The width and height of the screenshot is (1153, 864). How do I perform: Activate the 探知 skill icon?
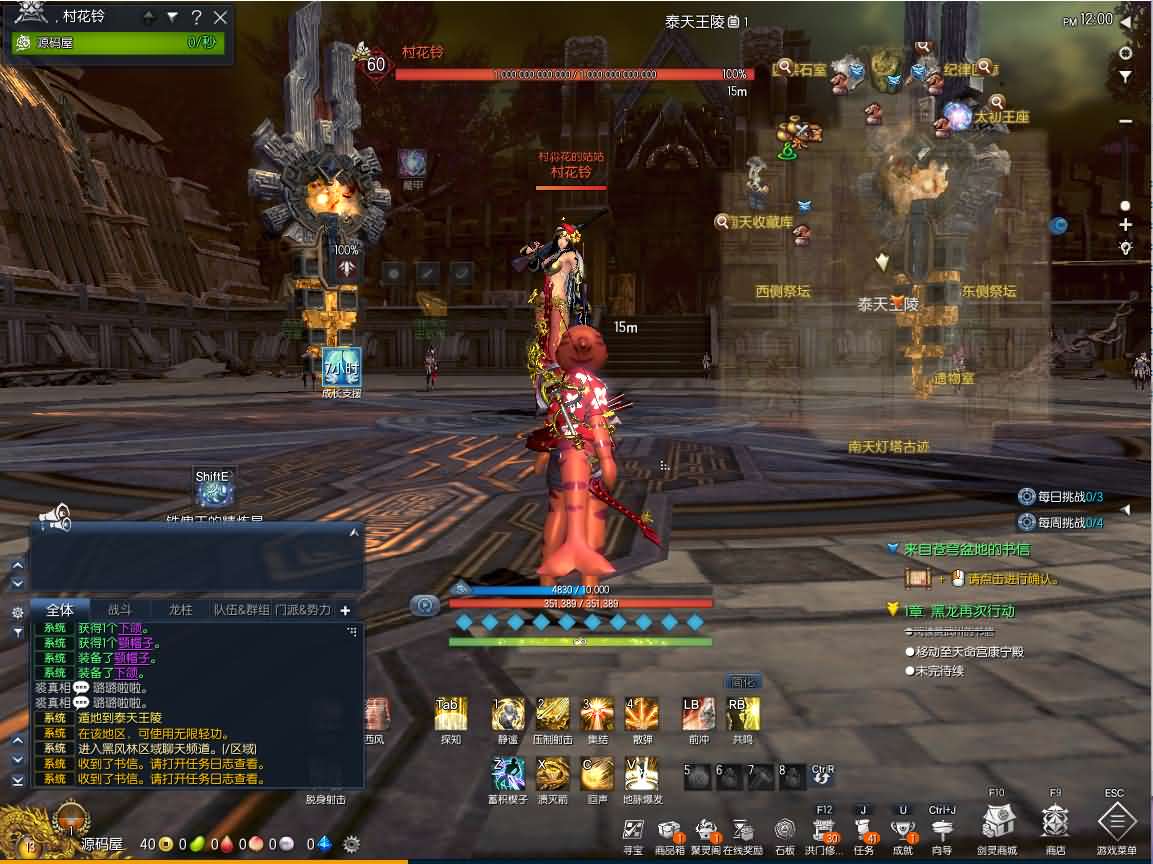450,714
